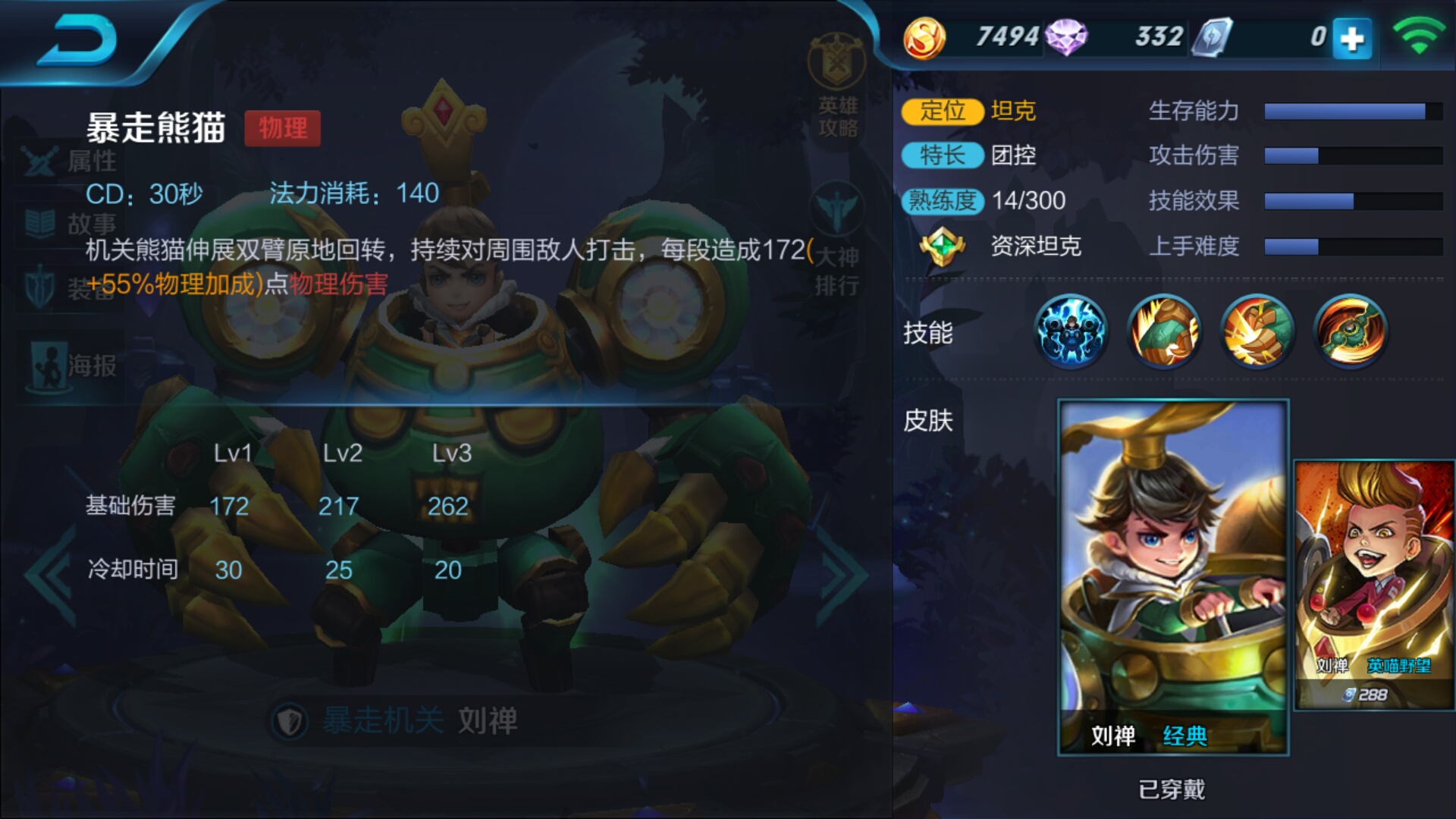
Task: Select the first blue skill icon
Action: [1071, 330]
